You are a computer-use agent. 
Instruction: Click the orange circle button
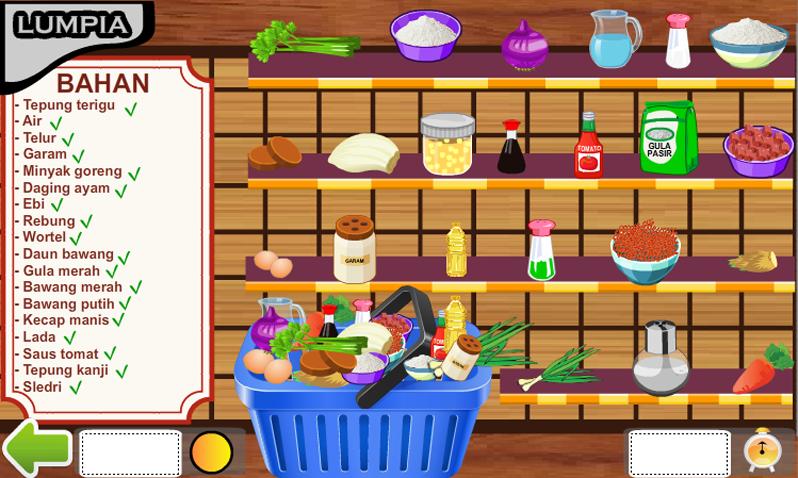click(x=211, y=452)
